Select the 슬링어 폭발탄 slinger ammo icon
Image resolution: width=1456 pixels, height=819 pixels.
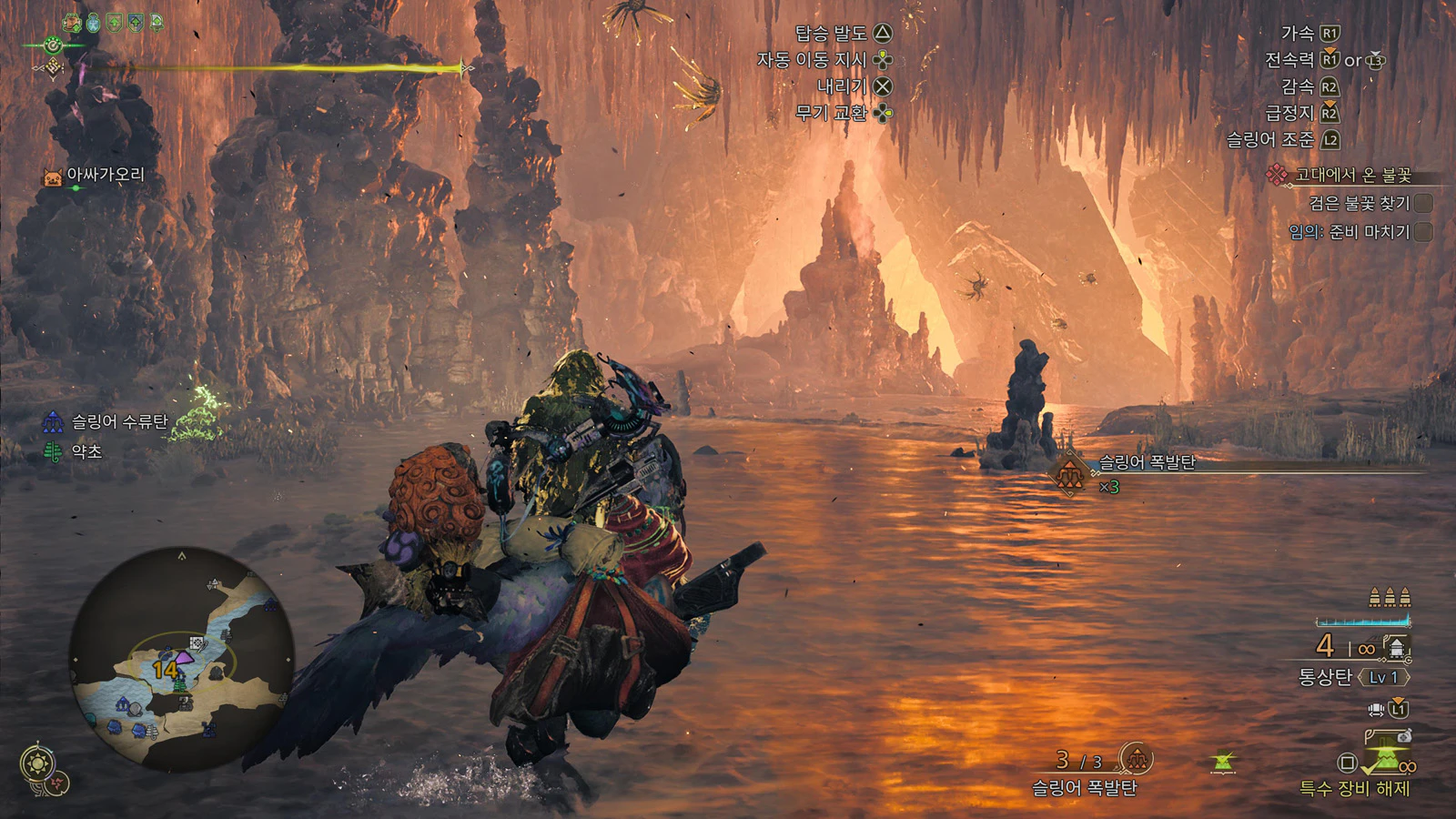pos(1136,757)
